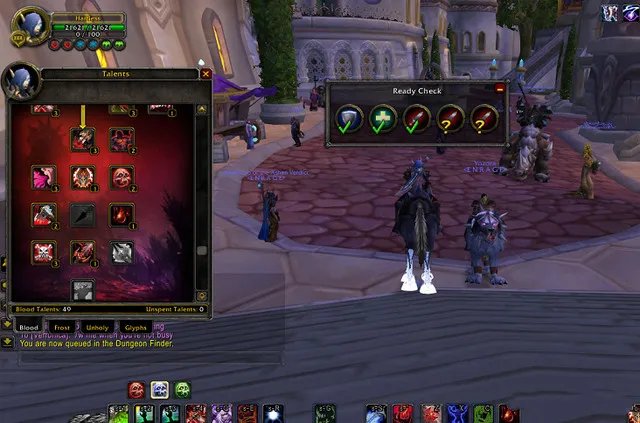This screenshot has width=640, height=423.
Task: Select the pink heart talent icon
Action: coord(44,178)
